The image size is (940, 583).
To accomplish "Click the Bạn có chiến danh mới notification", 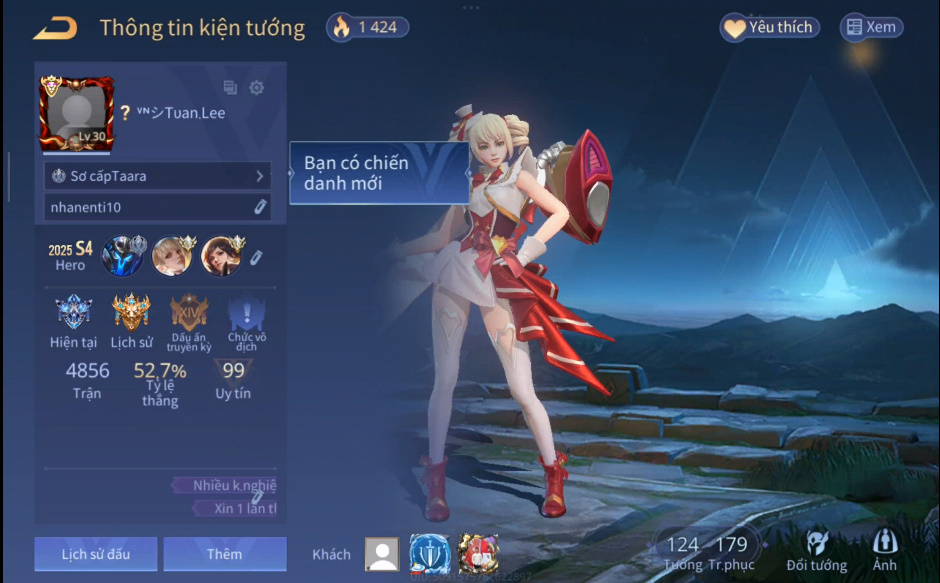I will point(380,173).
